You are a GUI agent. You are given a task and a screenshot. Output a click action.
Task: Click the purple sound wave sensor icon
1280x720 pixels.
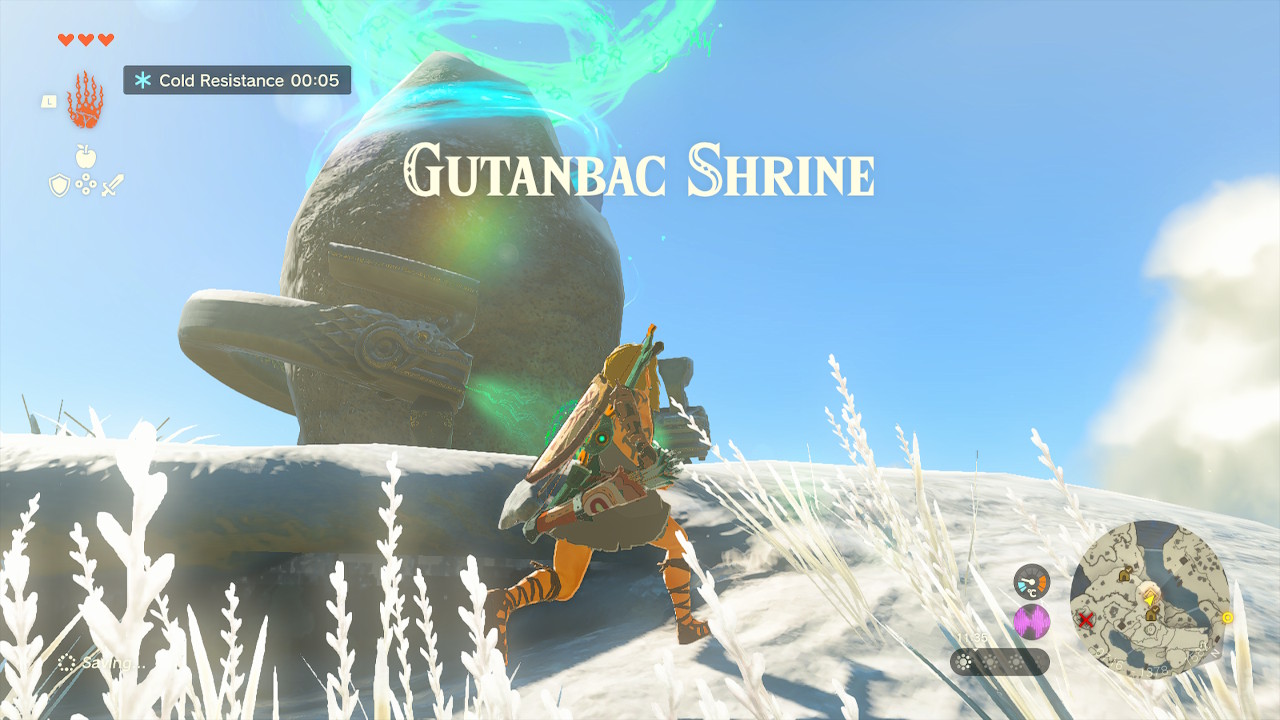click(x=1031, y=621)
